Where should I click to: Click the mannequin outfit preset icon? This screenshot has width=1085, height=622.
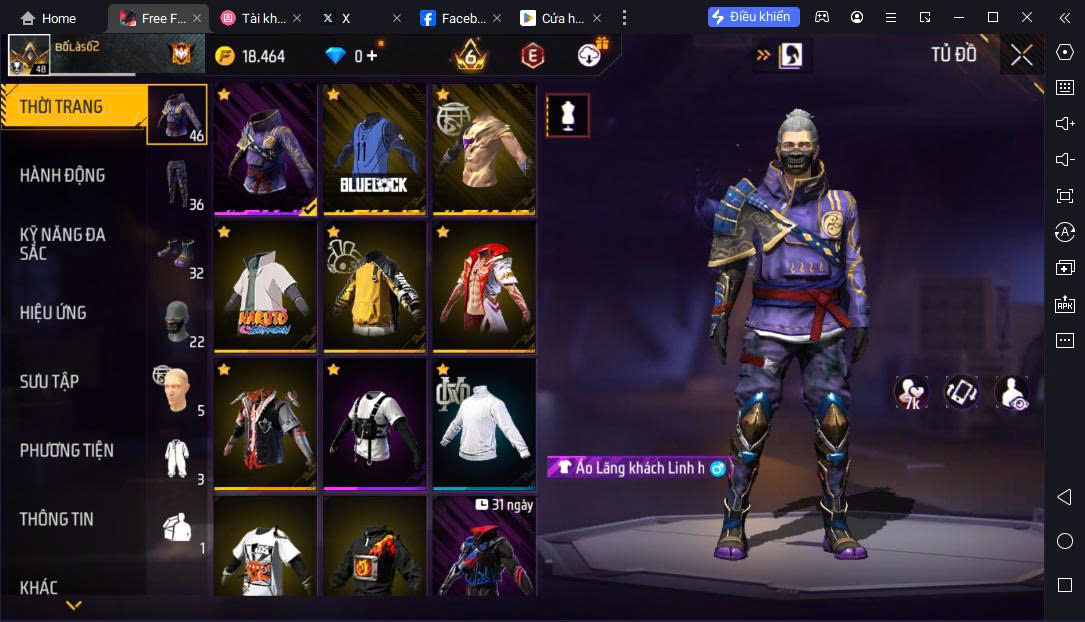568,116
